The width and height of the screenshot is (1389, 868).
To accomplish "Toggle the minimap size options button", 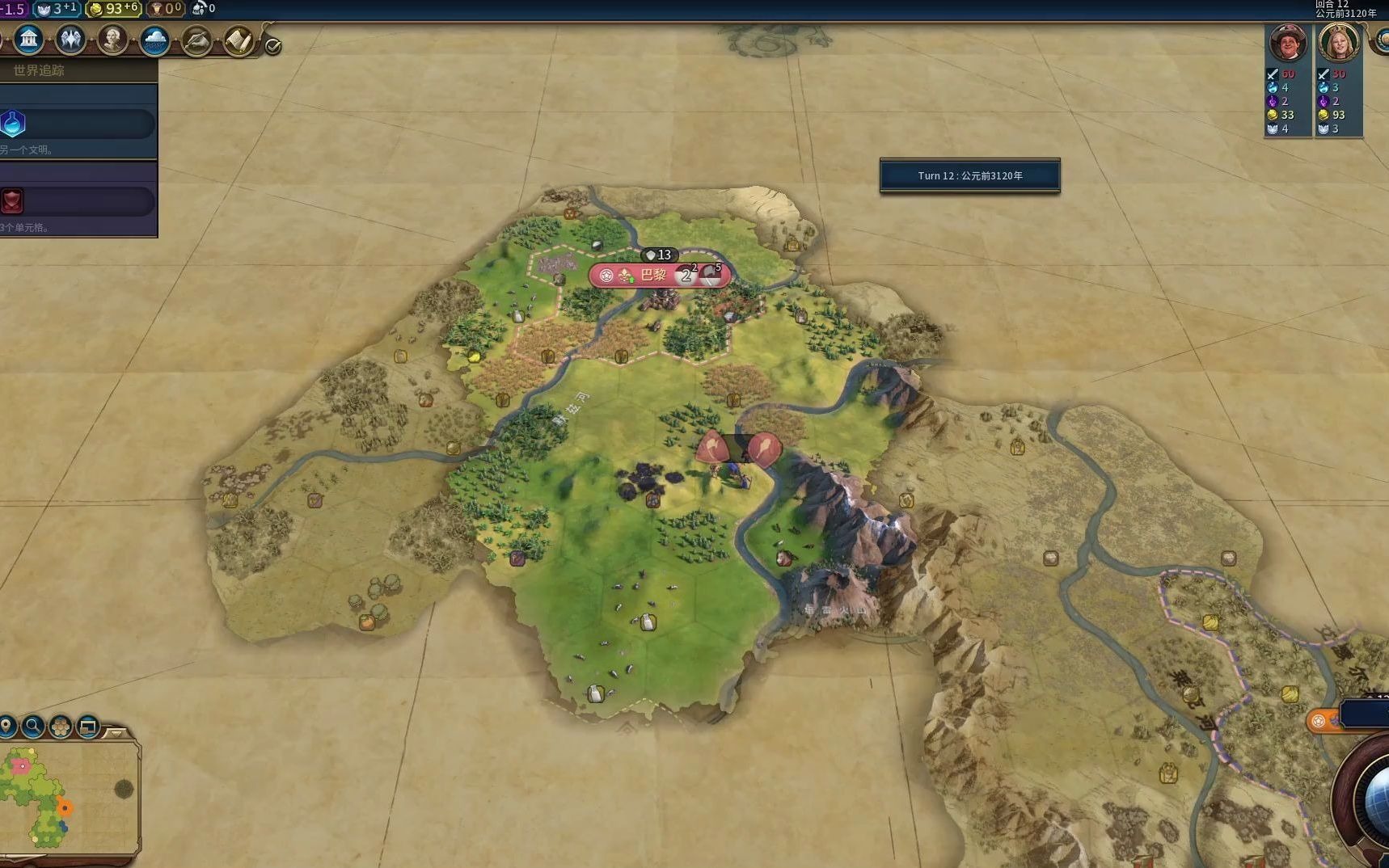I will pos(88,726).
